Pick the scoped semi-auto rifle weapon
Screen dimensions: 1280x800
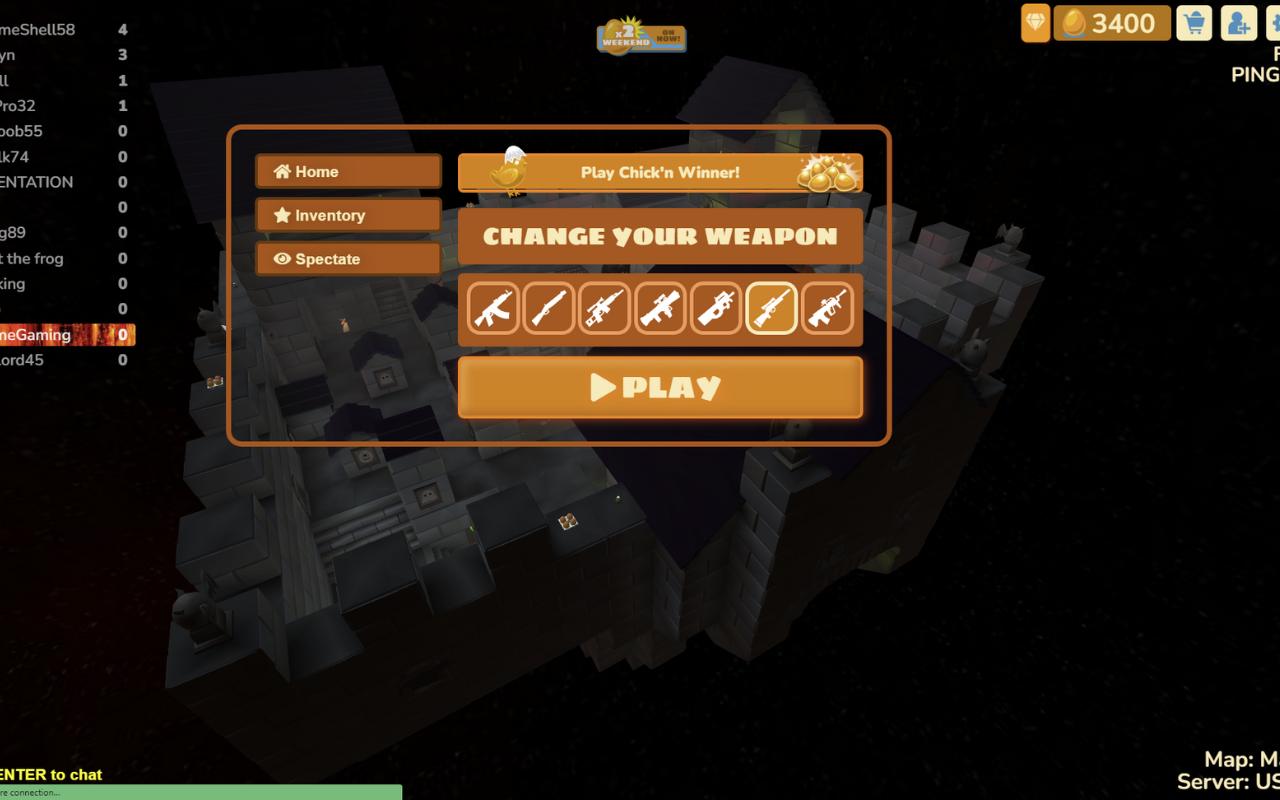pyautogui.click(x=605, y=308)
